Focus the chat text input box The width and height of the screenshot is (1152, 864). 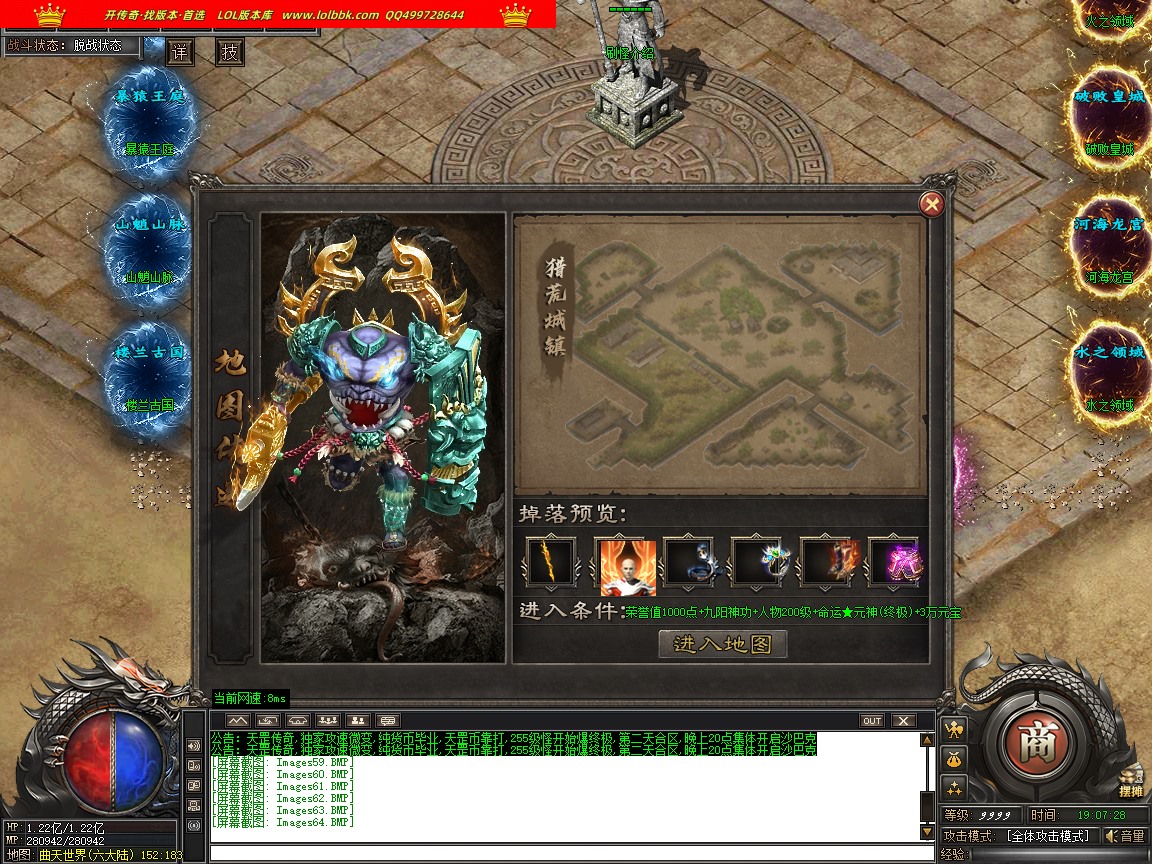pyautogui.click(x=570, y=853)
